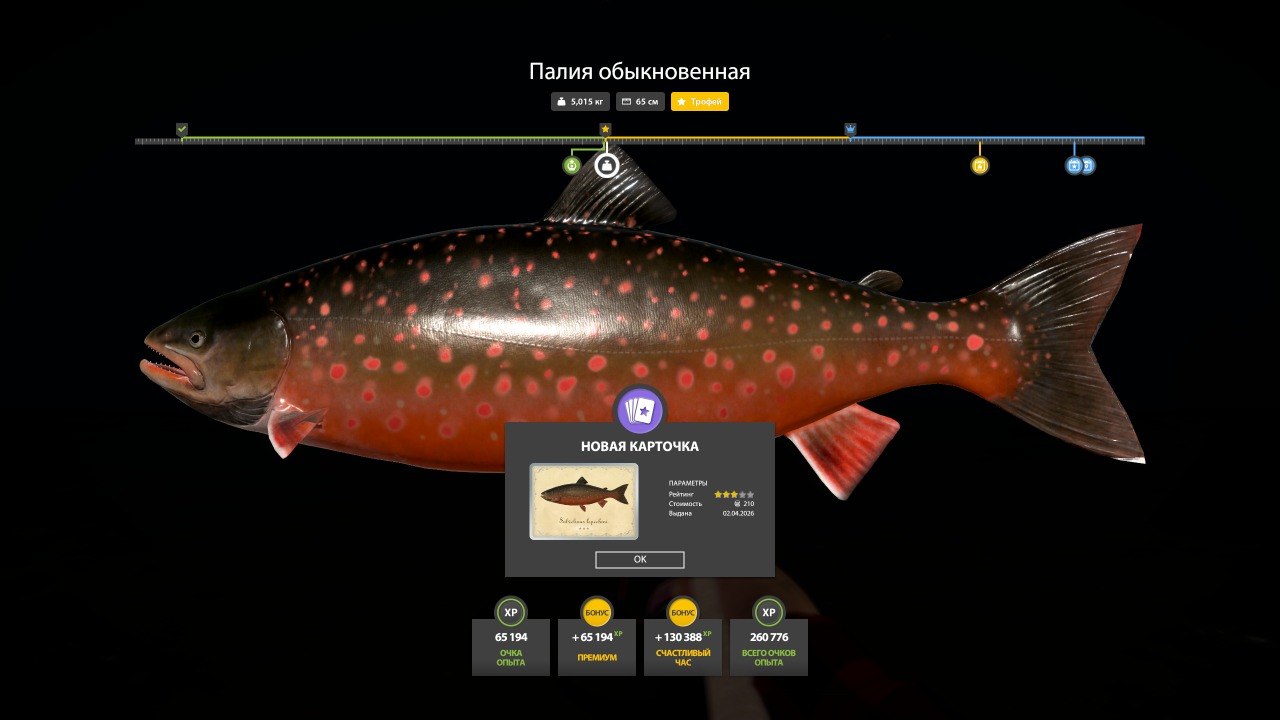Click the leftmost blue record camera icon

pyautogui.click(x=1073, y=164)
